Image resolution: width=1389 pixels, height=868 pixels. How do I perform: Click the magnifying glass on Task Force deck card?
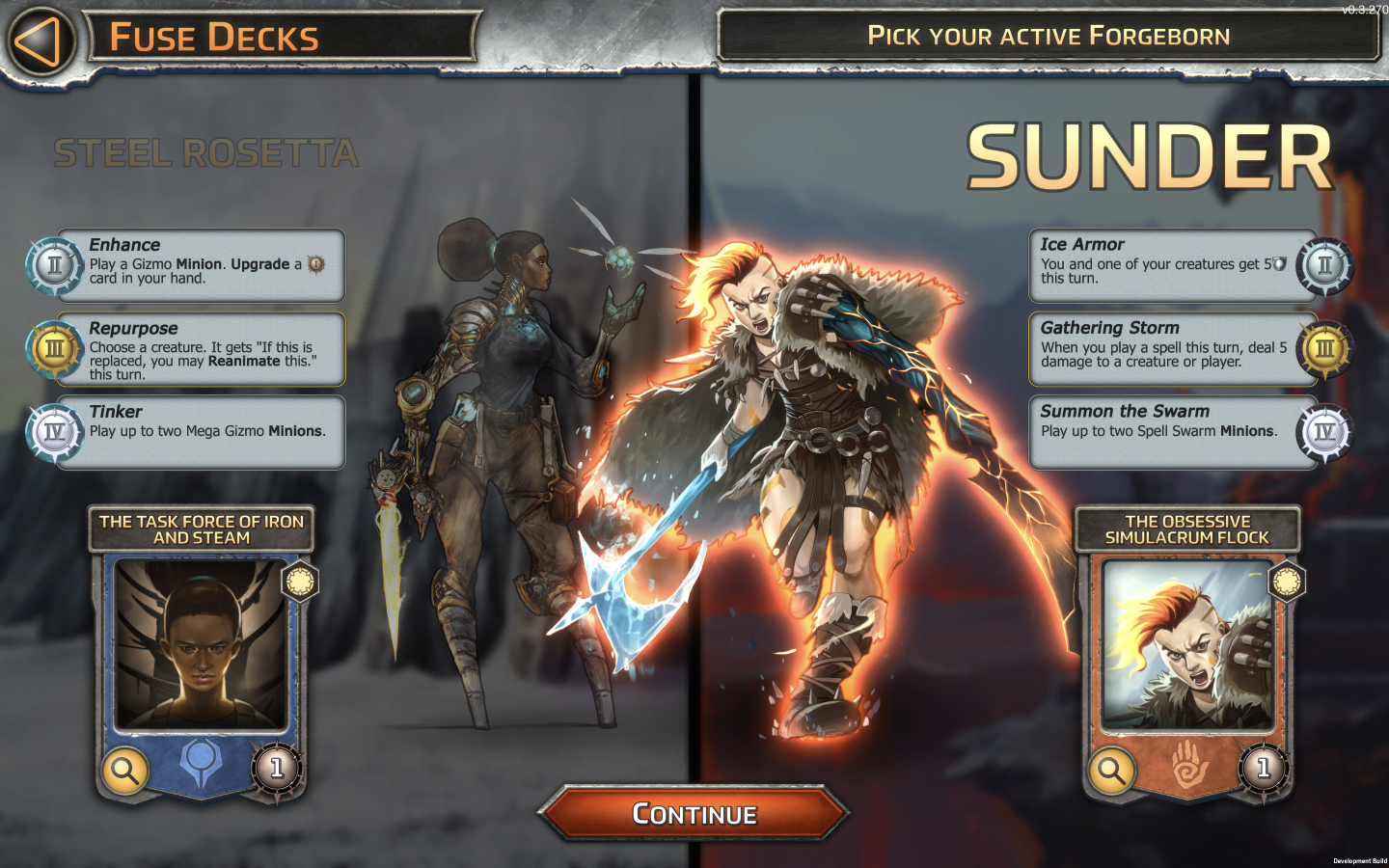pyautogui.click(x=123, y=771)
